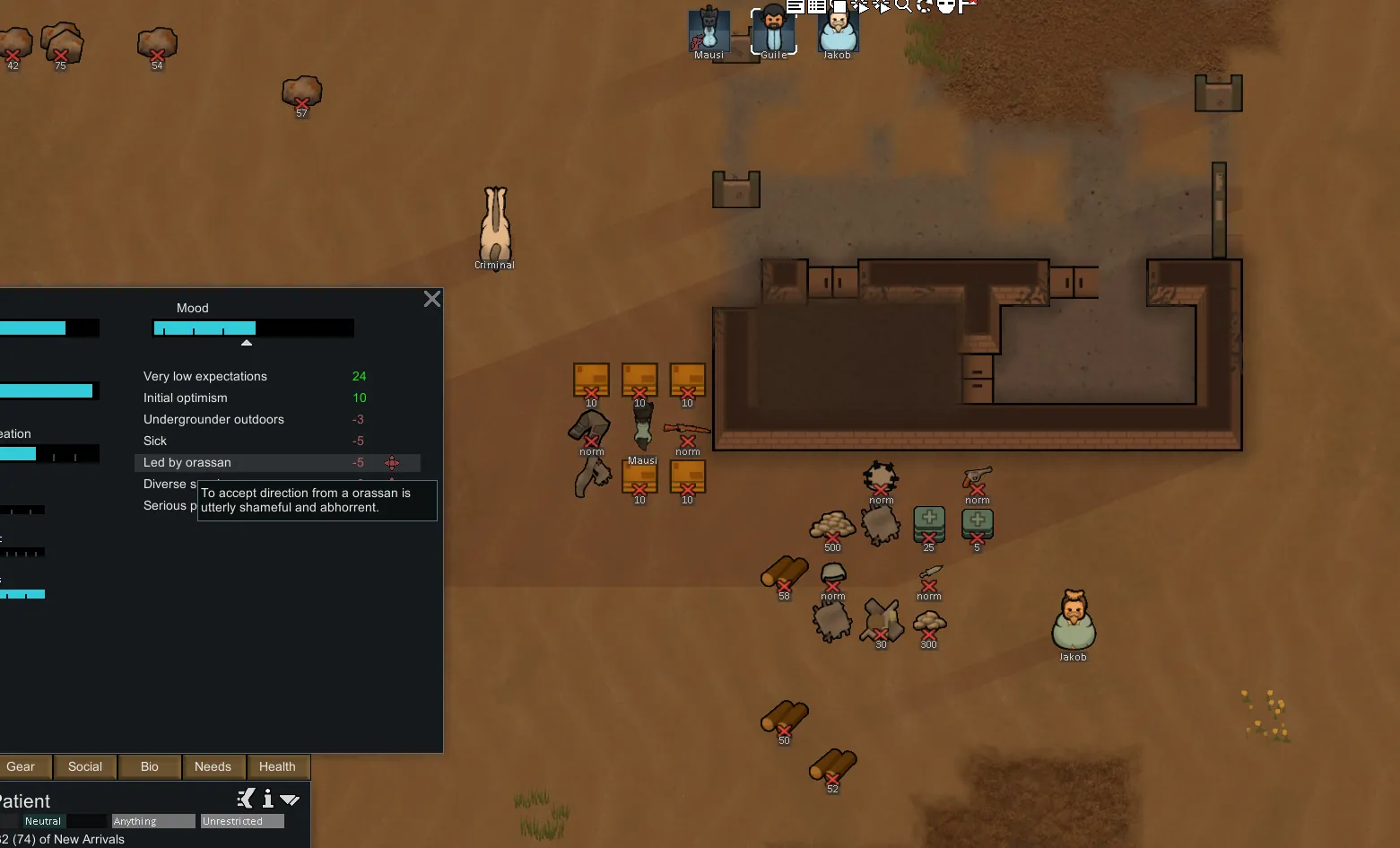The image size is (1400, 848).
Task: Show the Bio tab
Action: (x=150, y=767)
